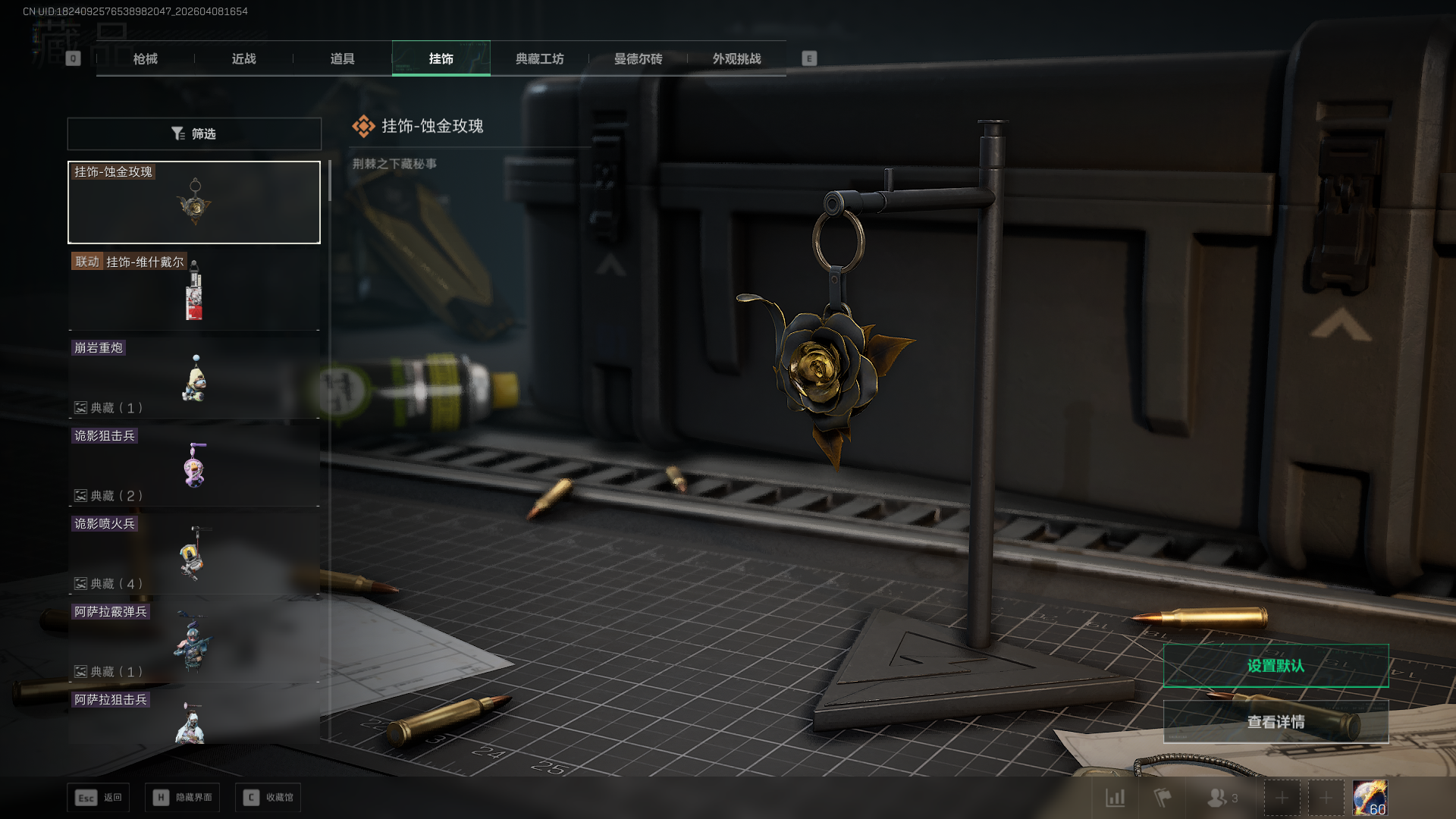The height and width of the screenshot is (819, 1456).
Task: Switch to the 外观挑战 tab
Action: click(x=737, y=58)
